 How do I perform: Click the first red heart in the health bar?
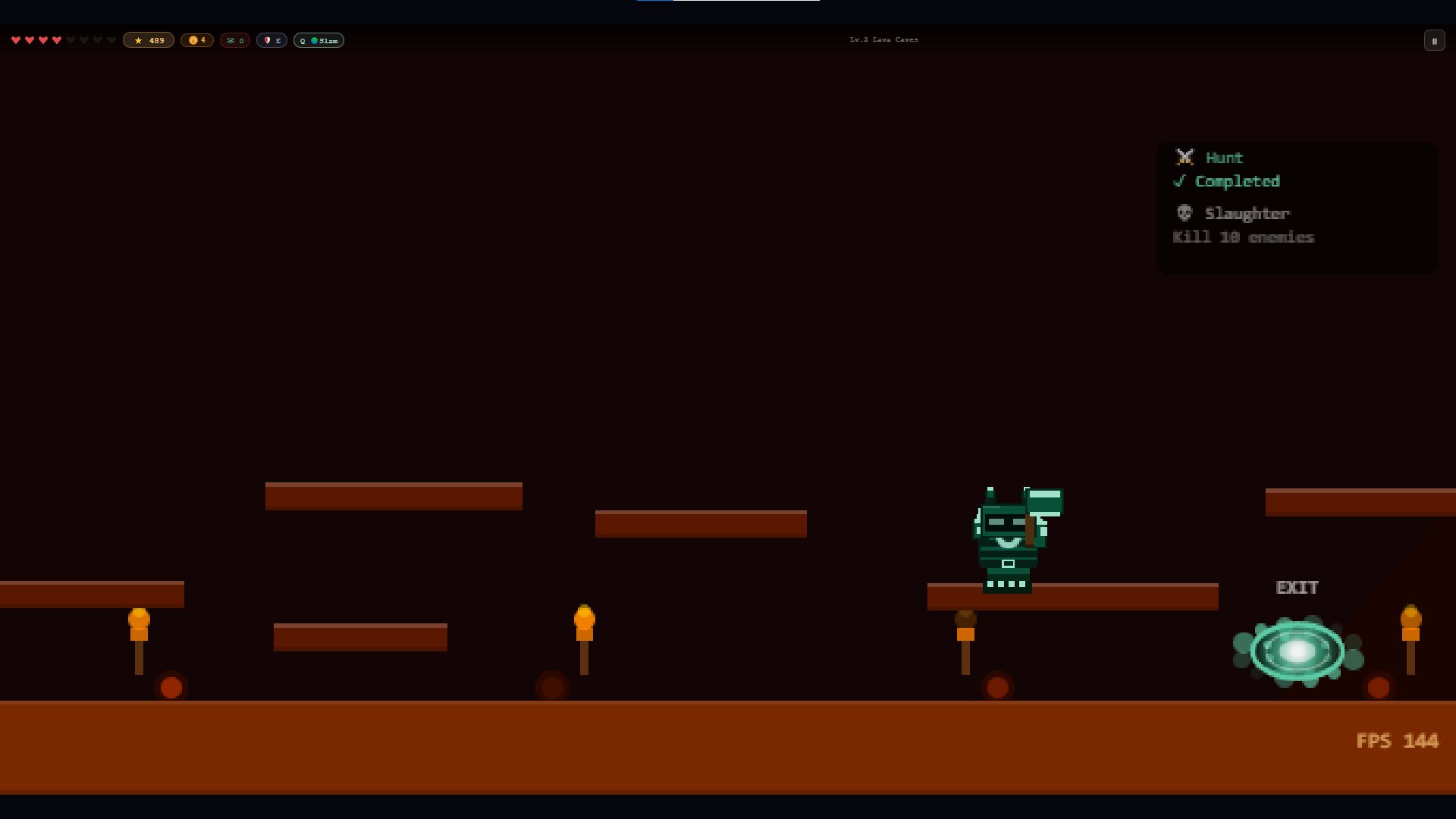pyautogui.click(x=17, y=40)
